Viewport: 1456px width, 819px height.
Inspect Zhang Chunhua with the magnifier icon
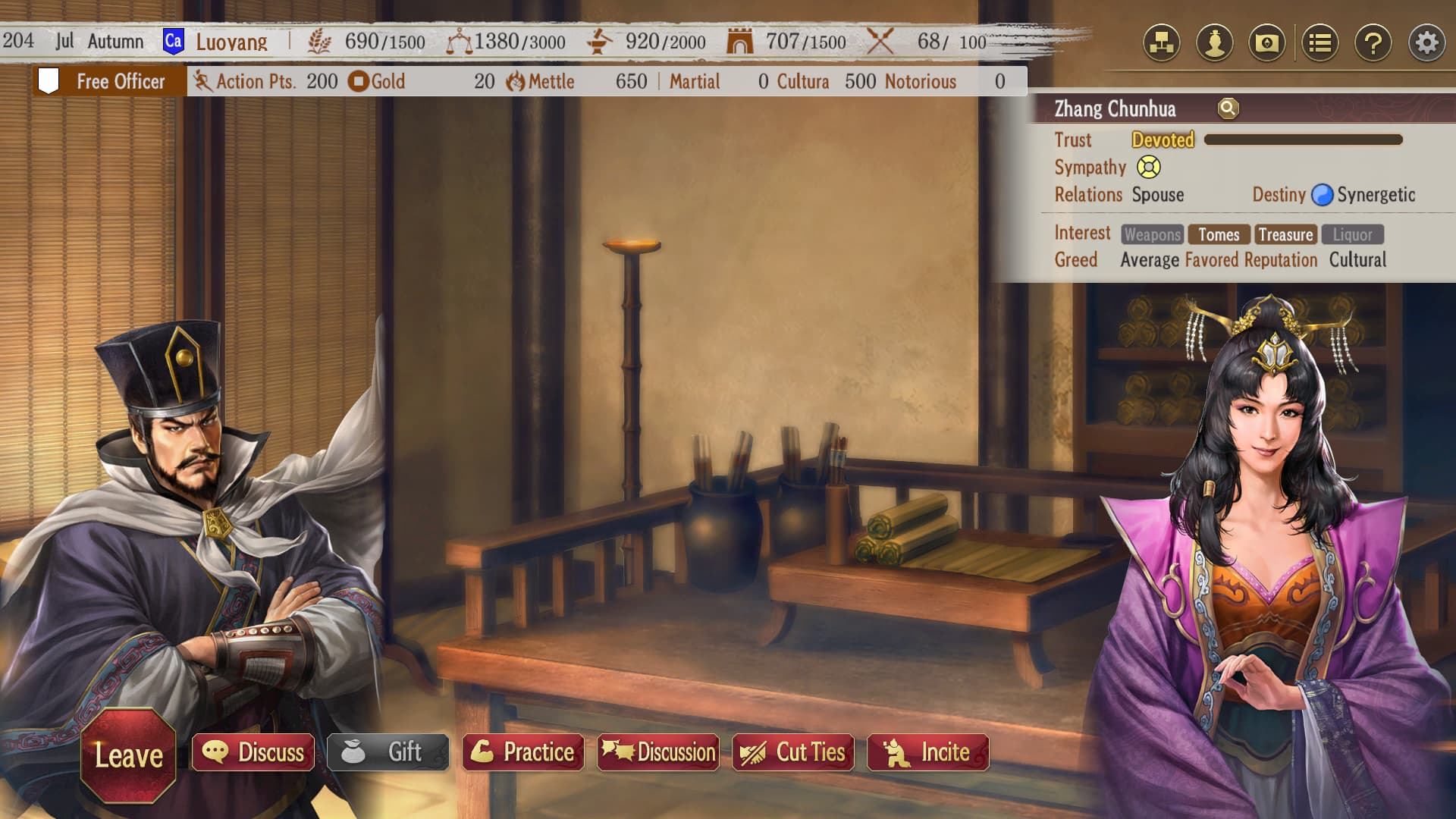point(1228,108)
